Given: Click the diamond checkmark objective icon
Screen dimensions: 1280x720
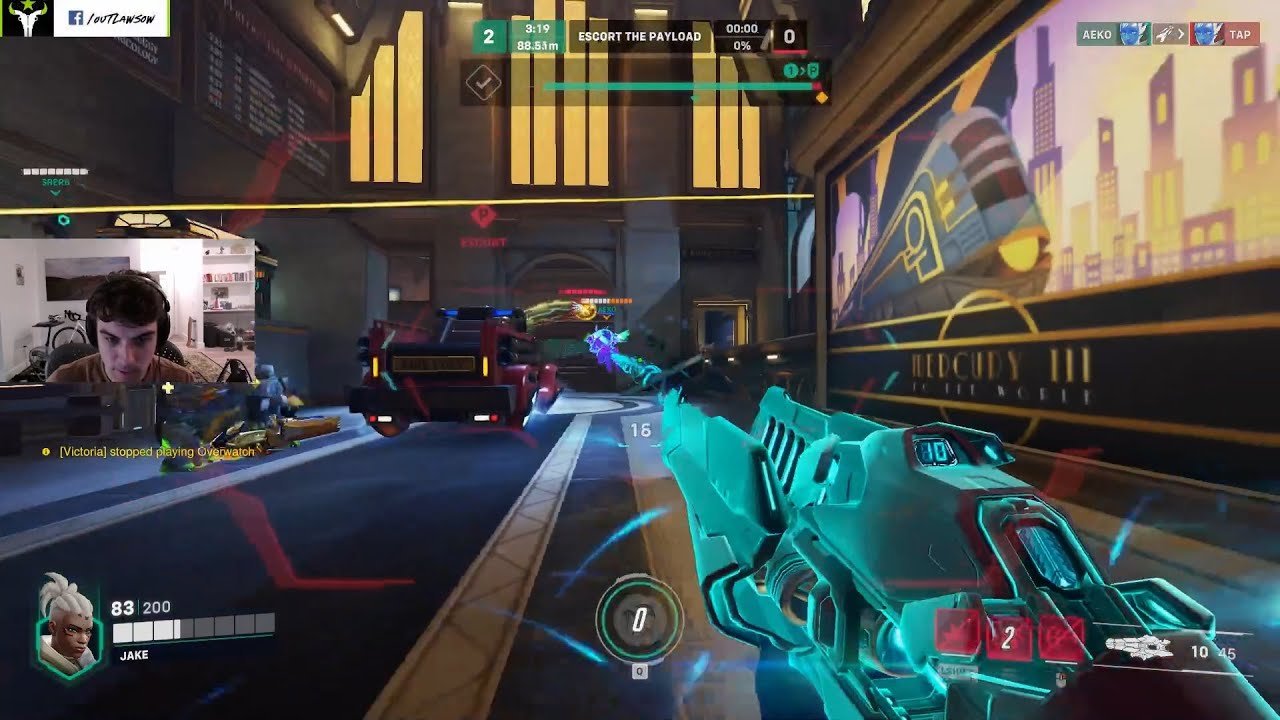Looking at the screenshot, I should pyautogui.click(x=483, y=84).
